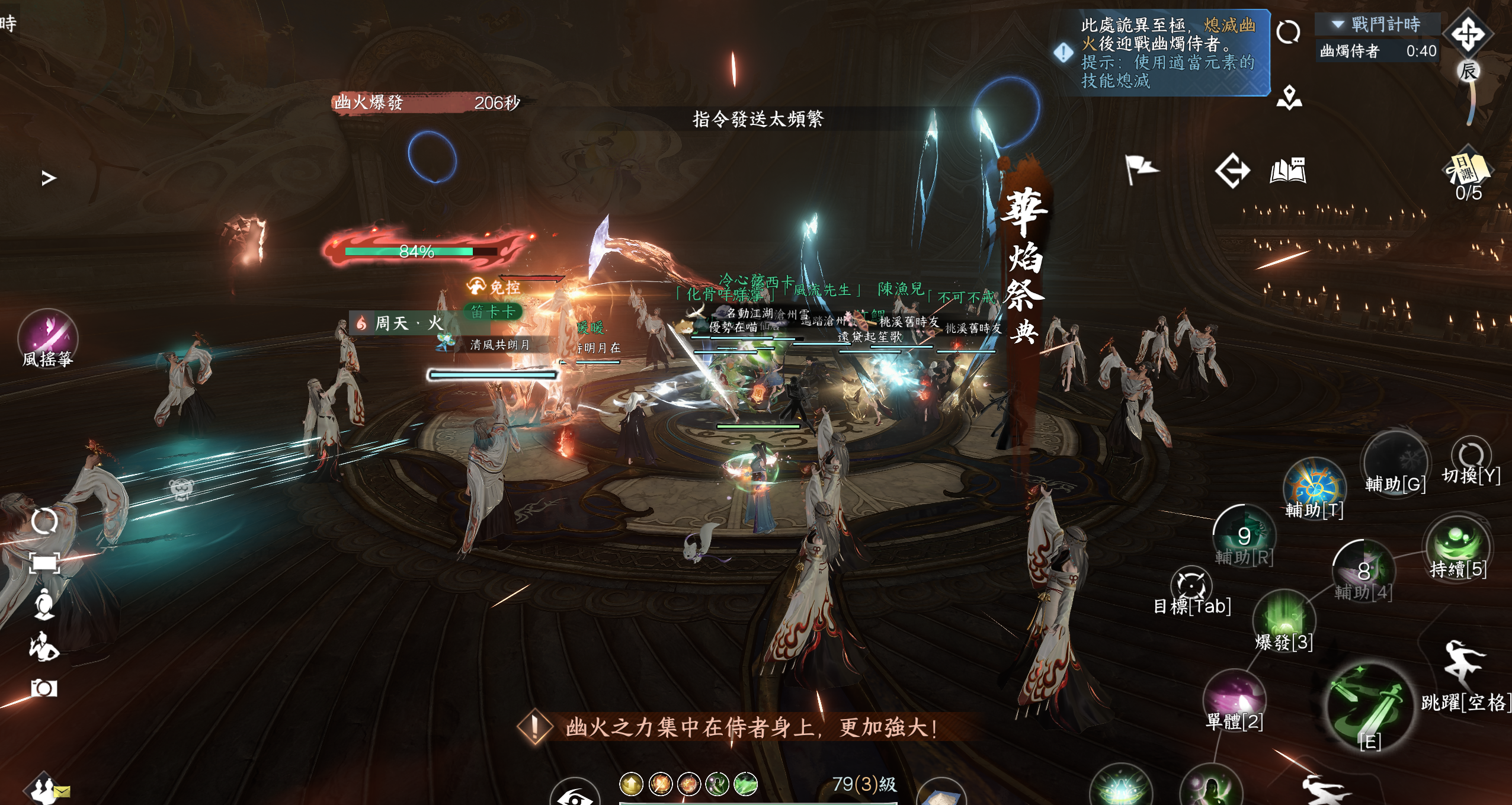
Task: Select next target with 目標[Tab] button
Action: tap(1191, 585)
